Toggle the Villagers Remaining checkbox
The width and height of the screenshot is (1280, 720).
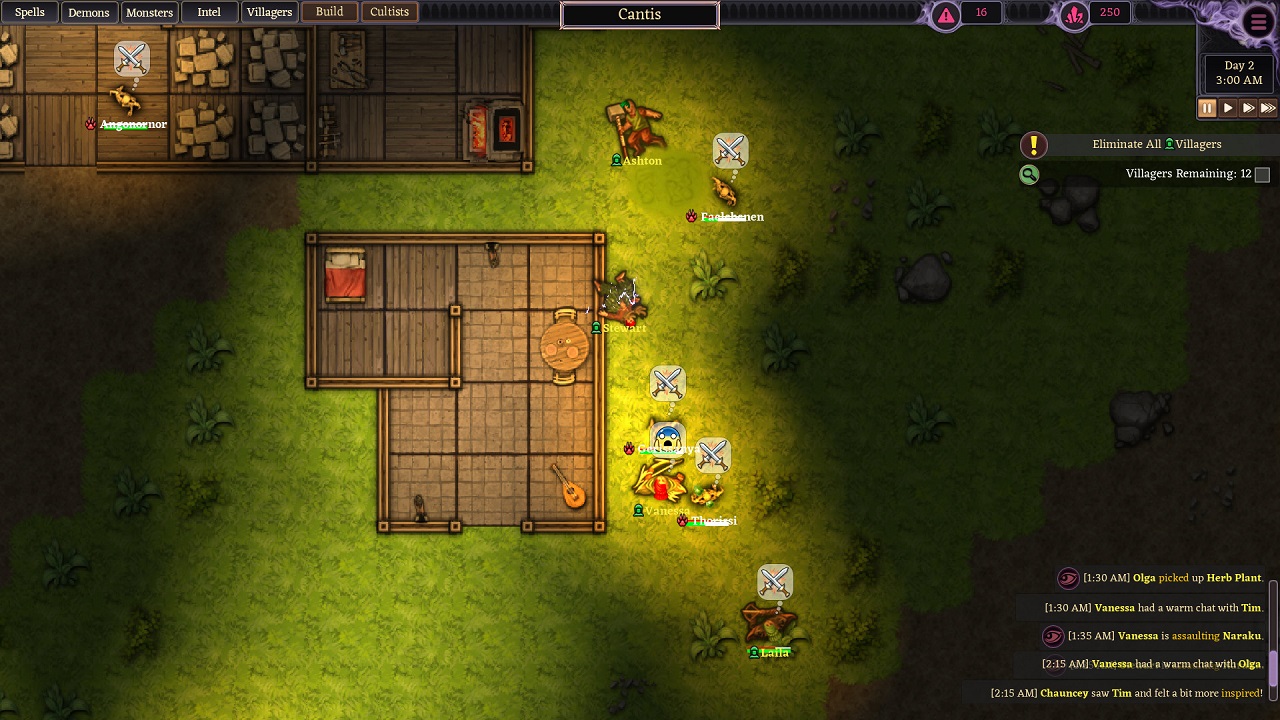coord(1262,174)
